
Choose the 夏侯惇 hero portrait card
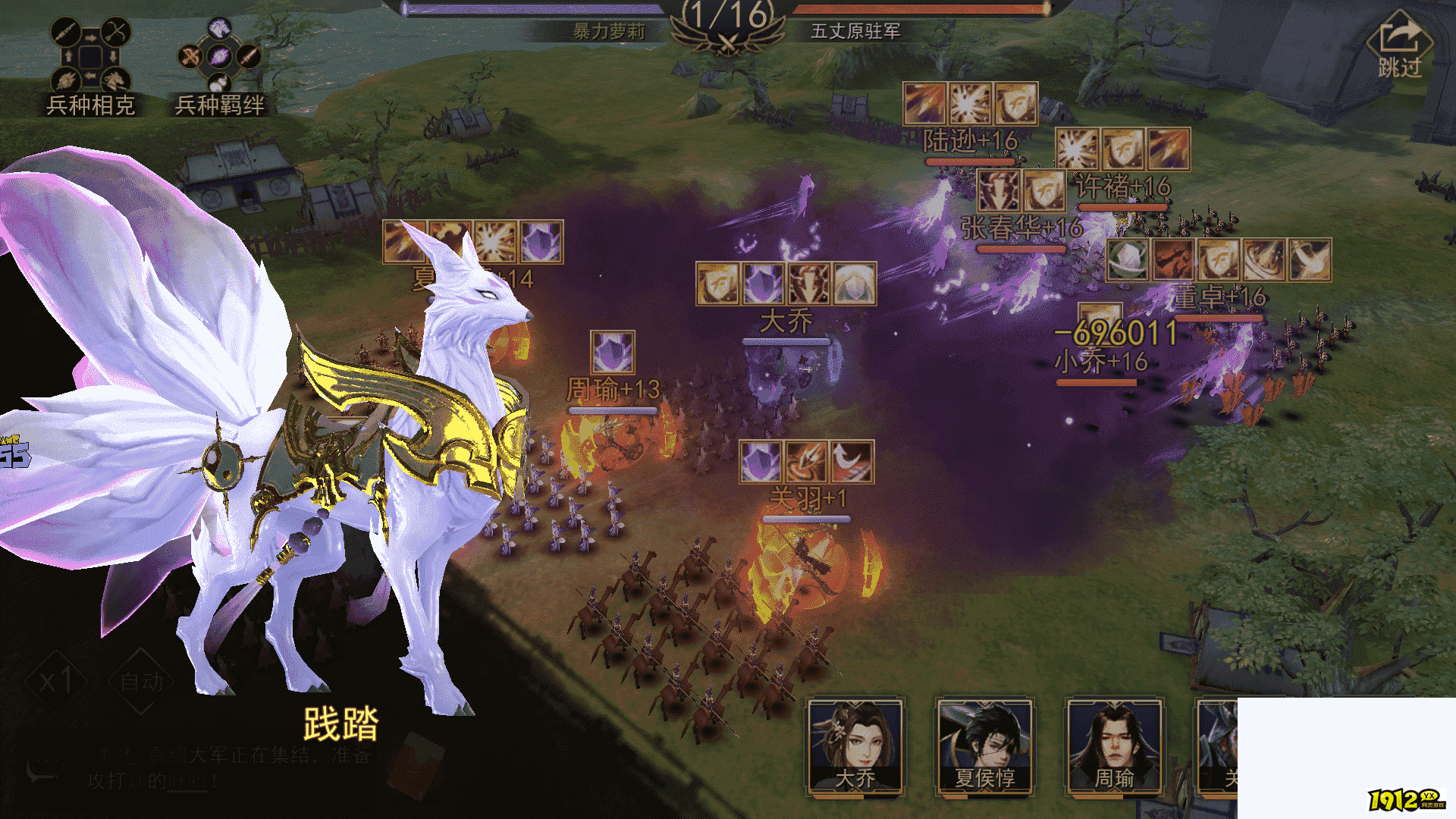[984, 747]
